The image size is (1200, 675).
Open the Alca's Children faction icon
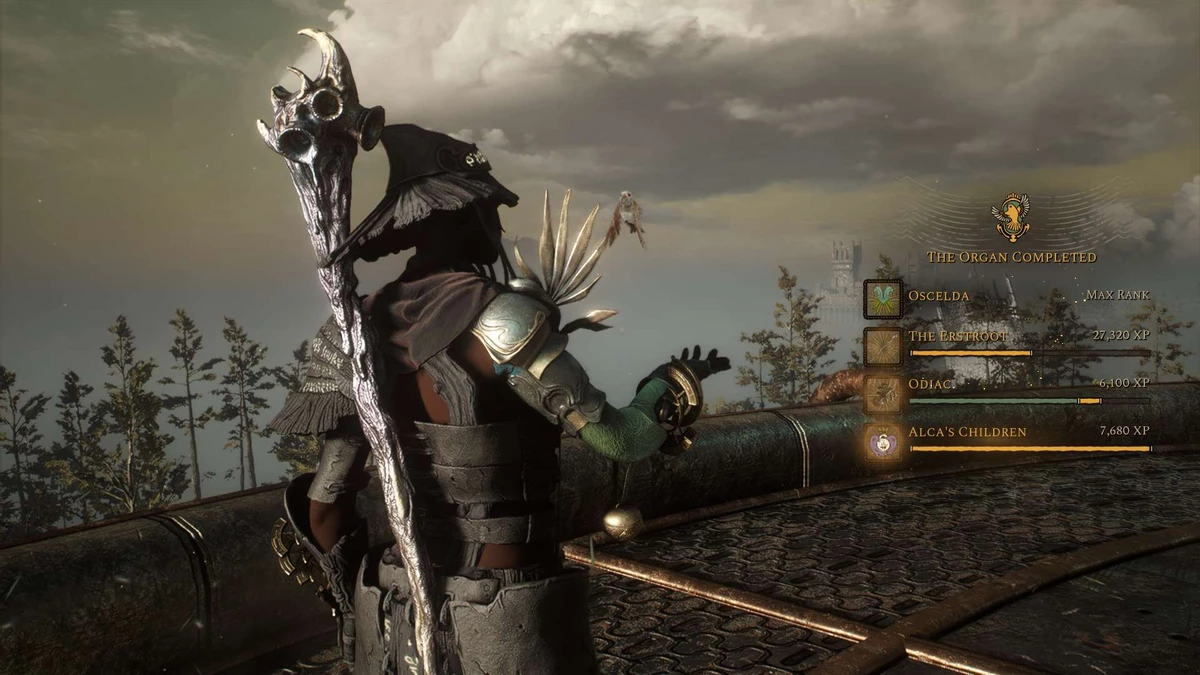point(883,440)
